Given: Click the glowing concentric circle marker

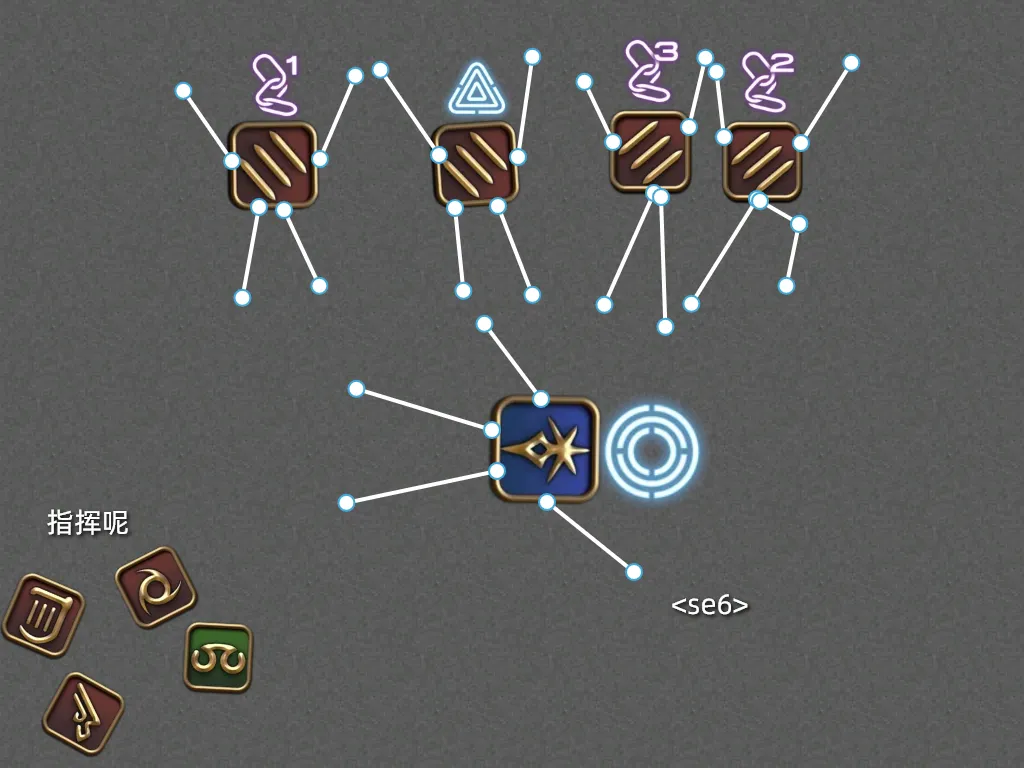Looking at the screenshot, I should 652,449.
